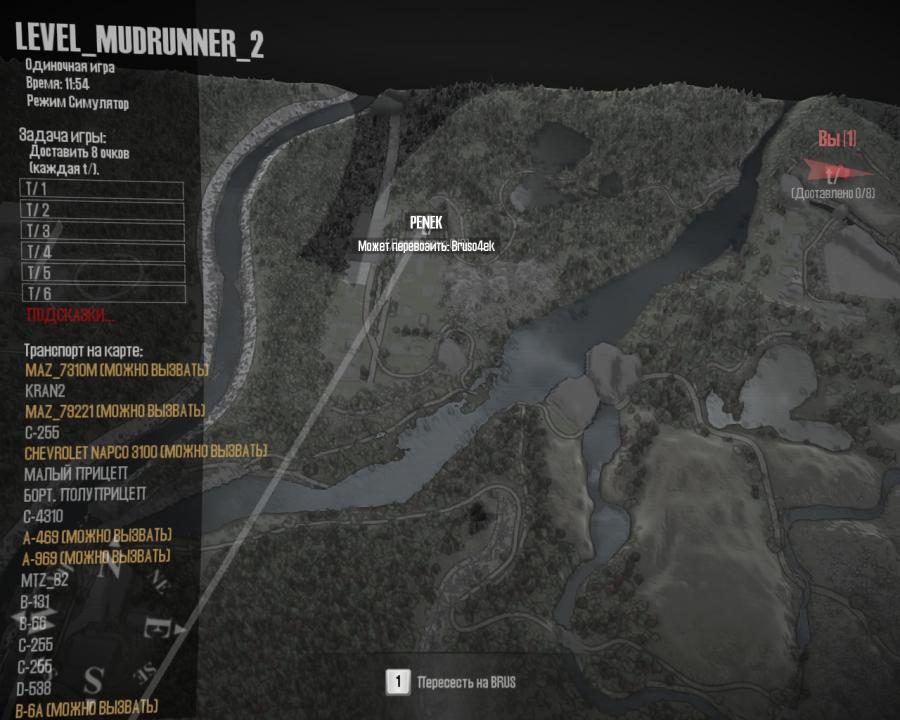Choose the A-969 vehicle entry
Screen dimensions: 900x720
pyautogui.click(x=95, y=556)
